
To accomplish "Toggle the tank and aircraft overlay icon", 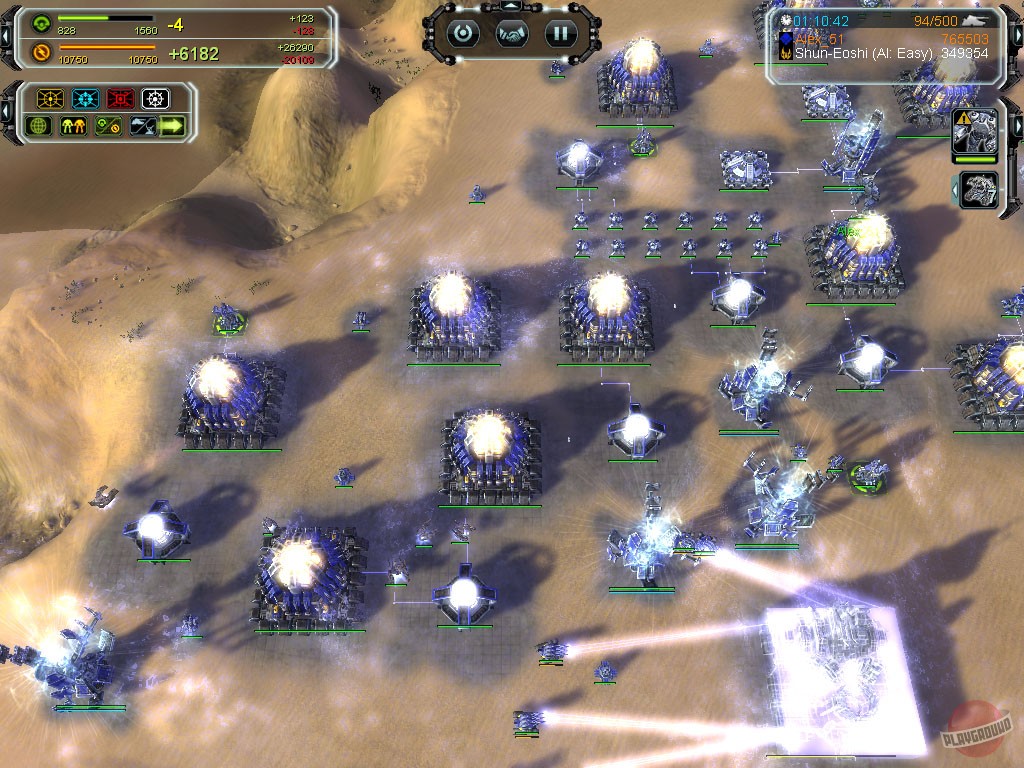I will pyautogui.click(x=142, y=126).
